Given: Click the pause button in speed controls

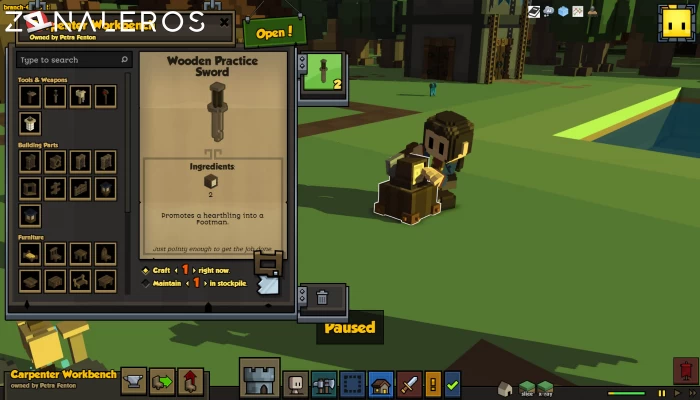Looking at the screenshot, I should point(661,392).
